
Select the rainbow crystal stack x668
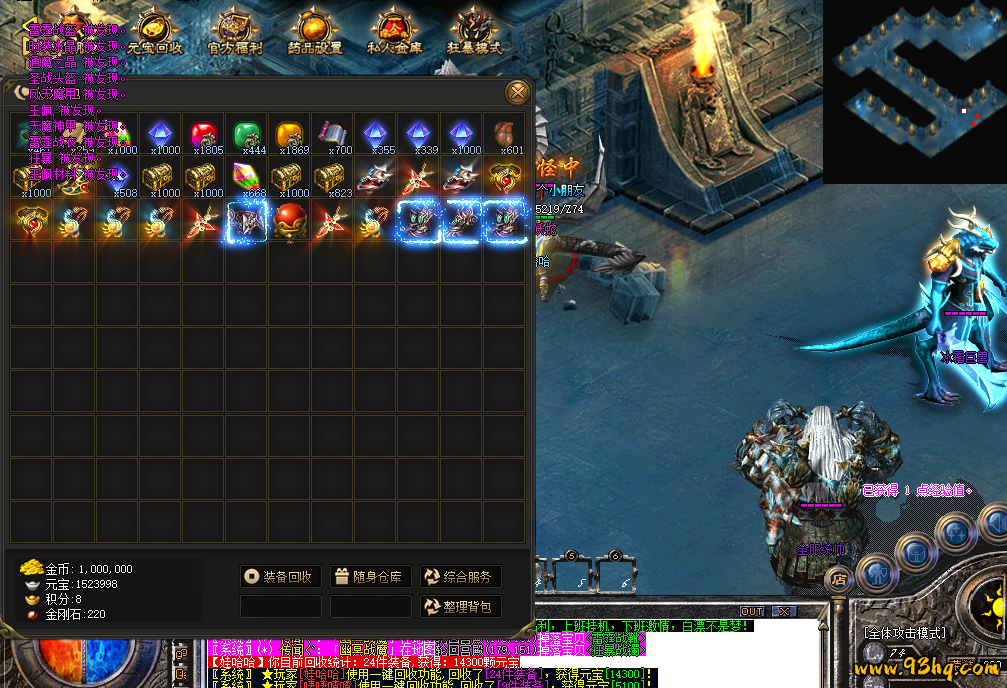(246, 178)
